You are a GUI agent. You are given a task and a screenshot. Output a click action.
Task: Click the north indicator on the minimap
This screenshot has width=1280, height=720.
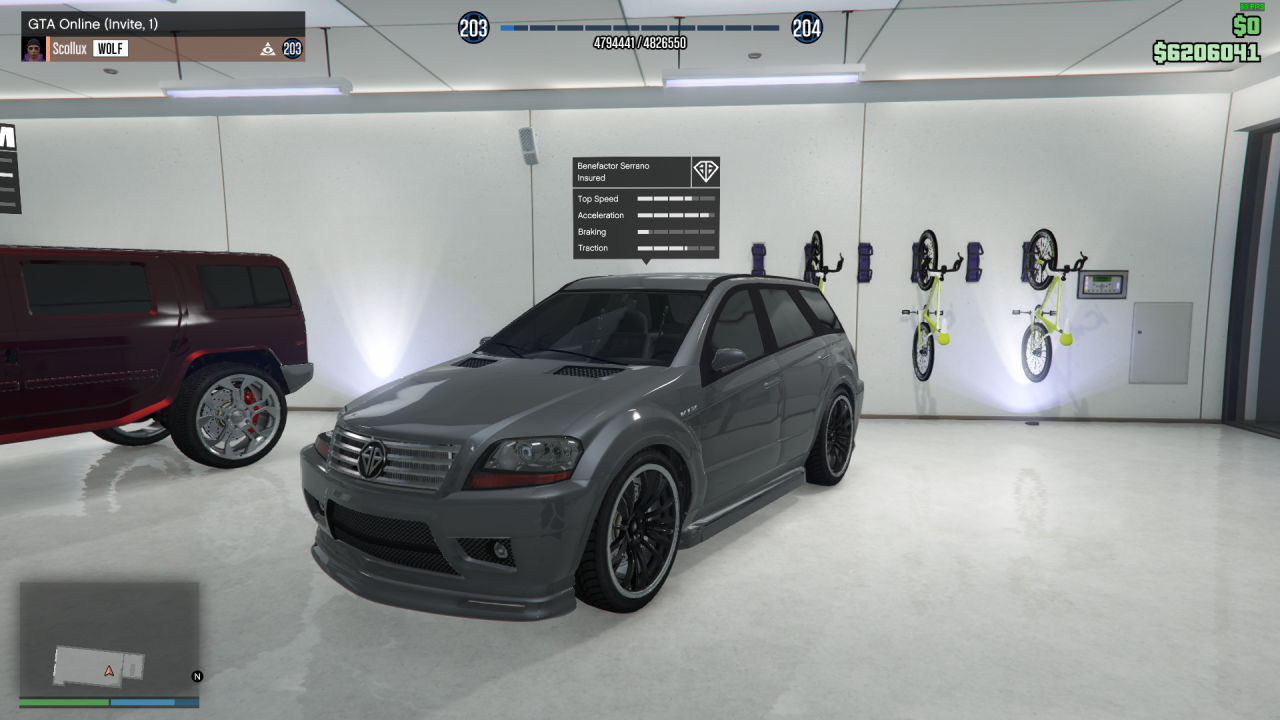[x=197, y=677]
